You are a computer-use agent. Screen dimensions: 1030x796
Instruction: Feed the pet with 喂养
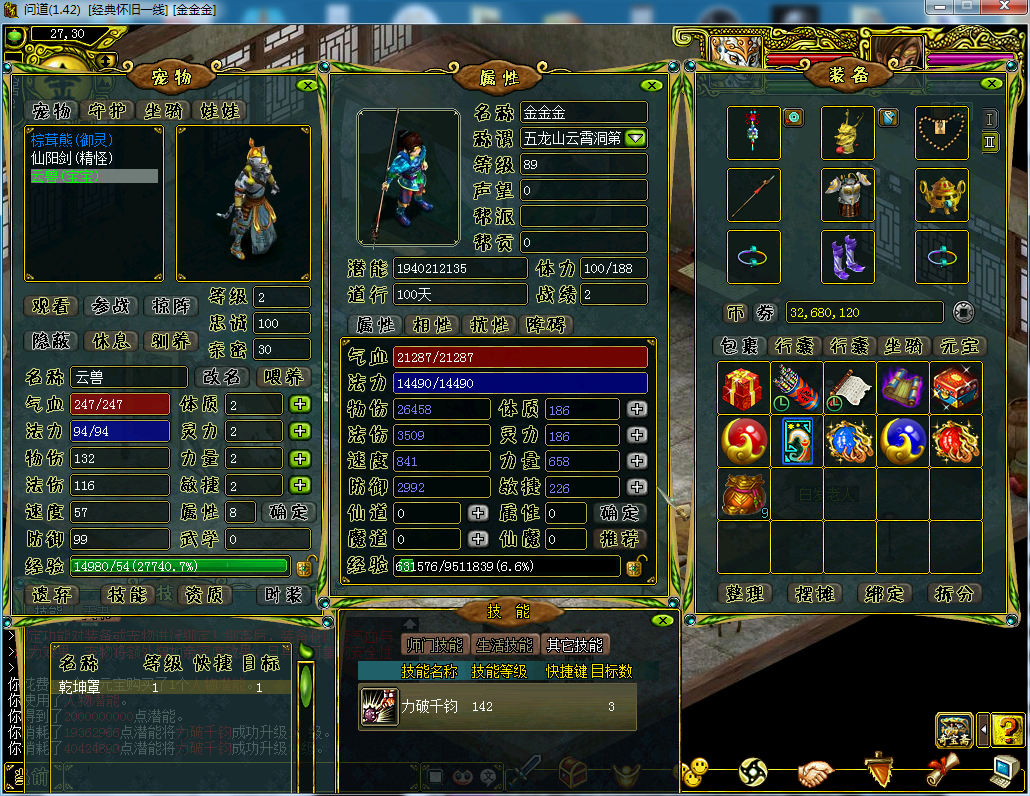click(x=284, y=377)
